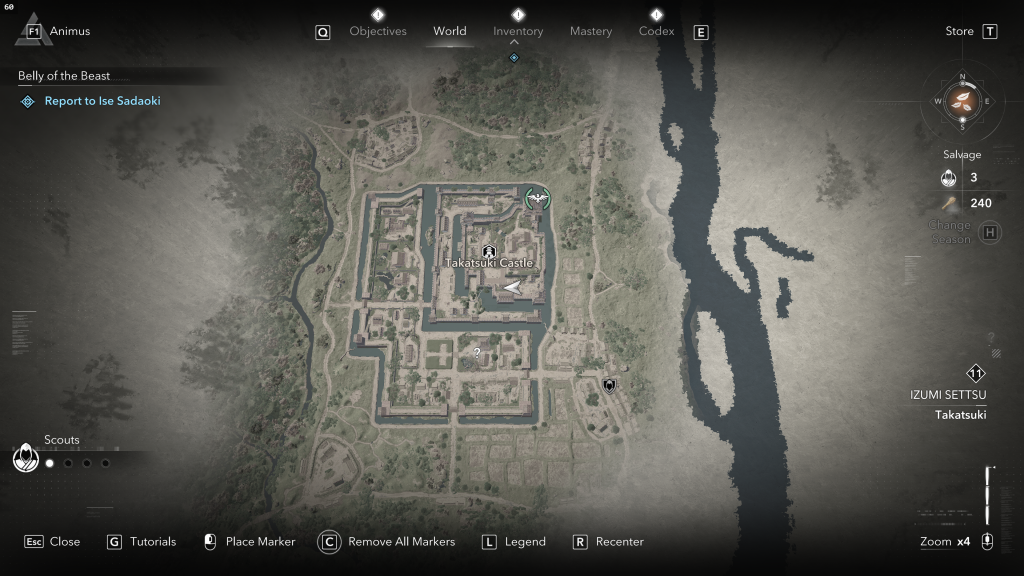The width and height of the screenshot is (1024, 576).
Task: Choose Place Marker
Action: click(x=249, y=542)
